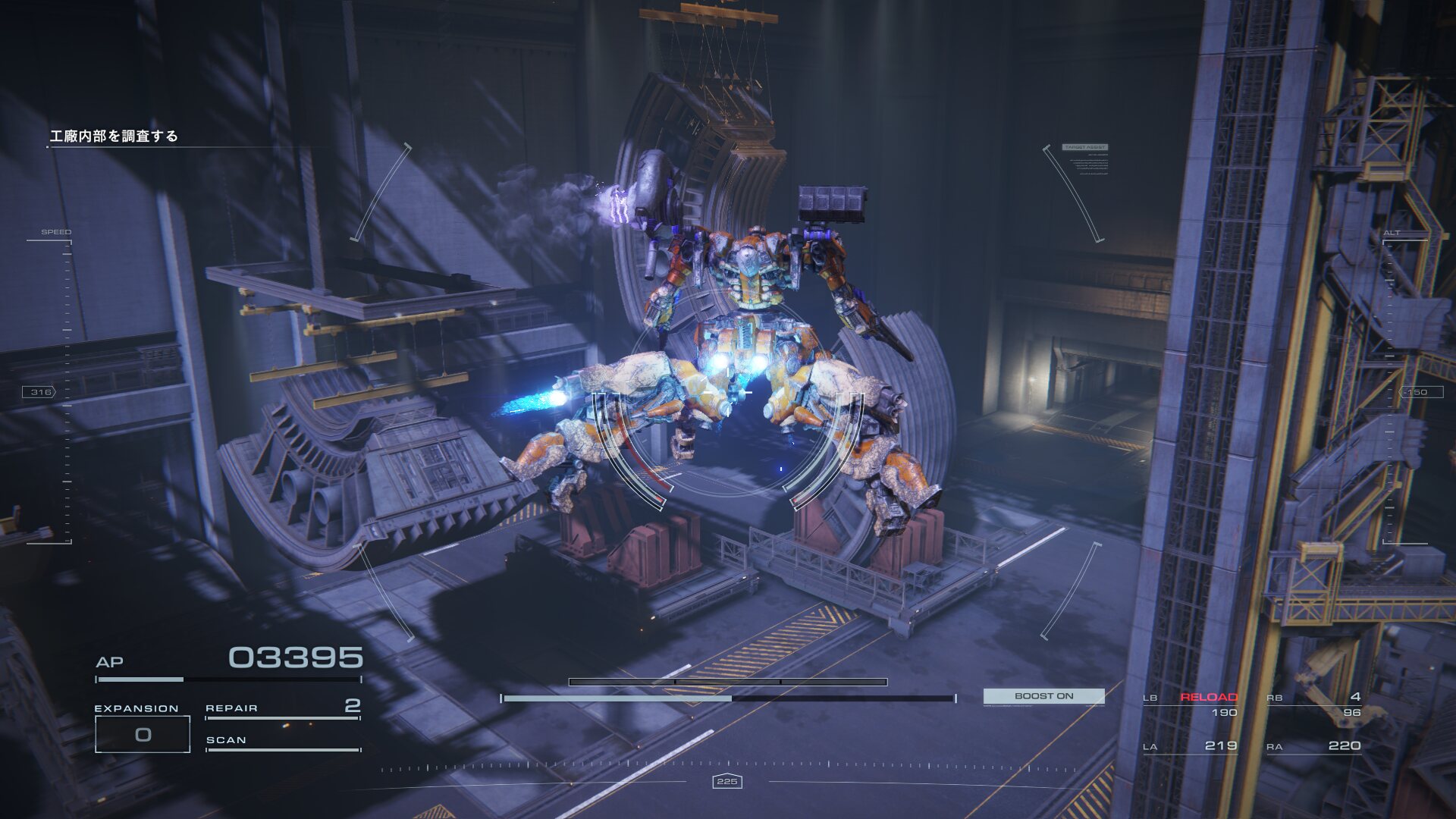This screenshot has height=819, width=1456.
Task: Trigger the SCAN gauge
Action: tap(282, 741)
